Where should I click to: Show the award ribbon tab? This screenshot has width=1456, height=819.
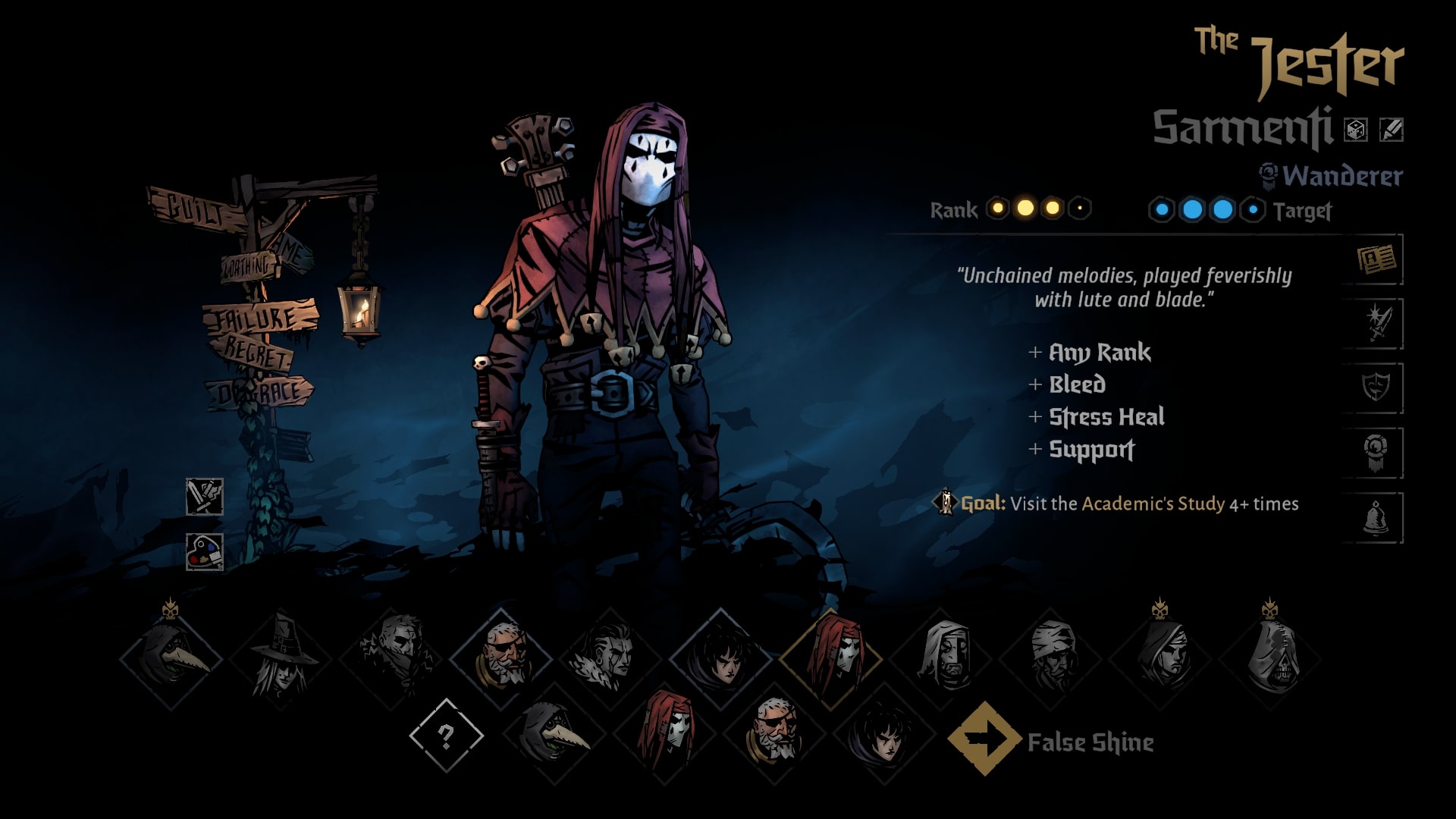point(1376,453)
